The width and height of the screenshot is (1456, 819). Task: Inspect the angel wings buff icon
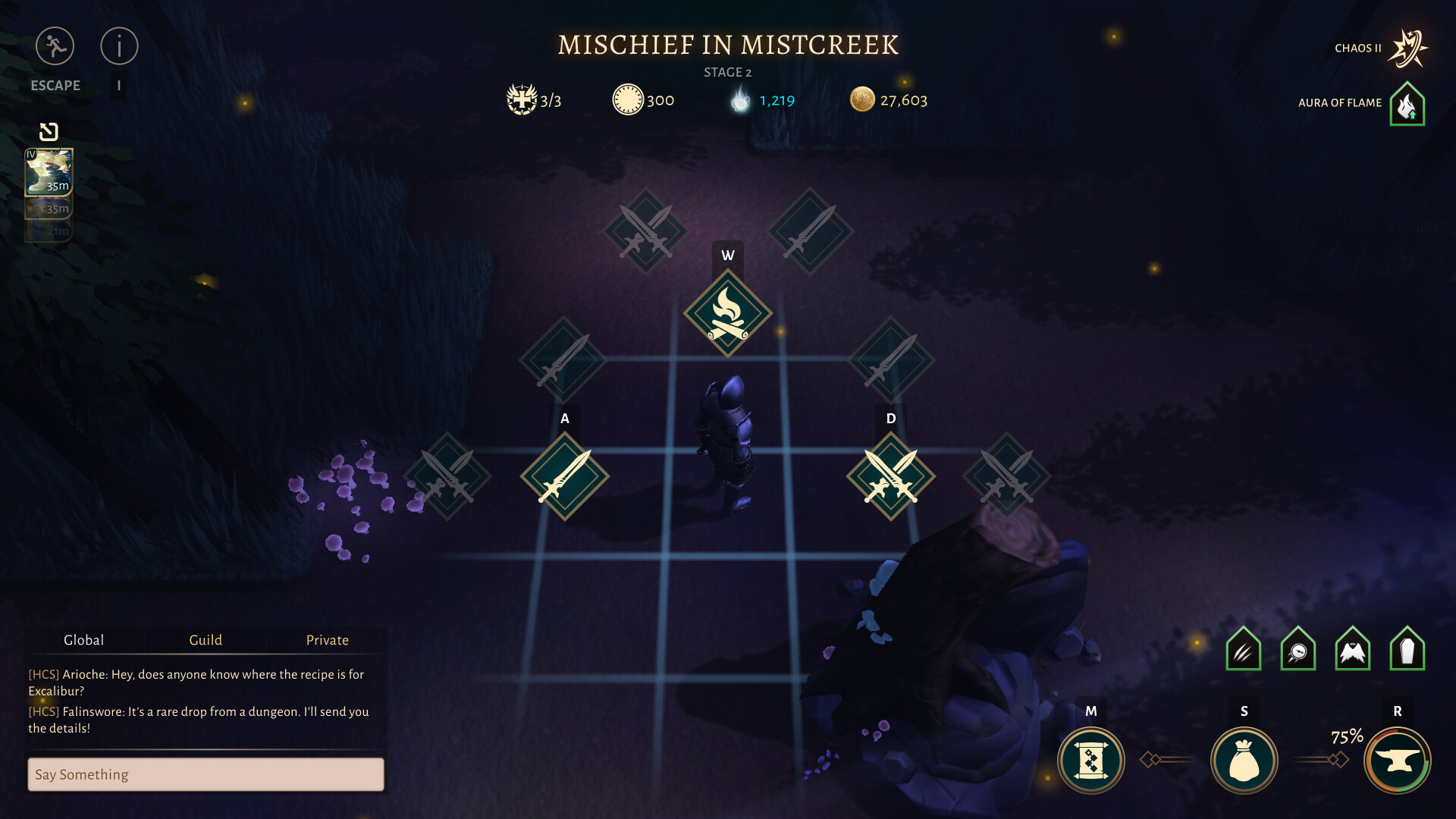point(1352,649)
